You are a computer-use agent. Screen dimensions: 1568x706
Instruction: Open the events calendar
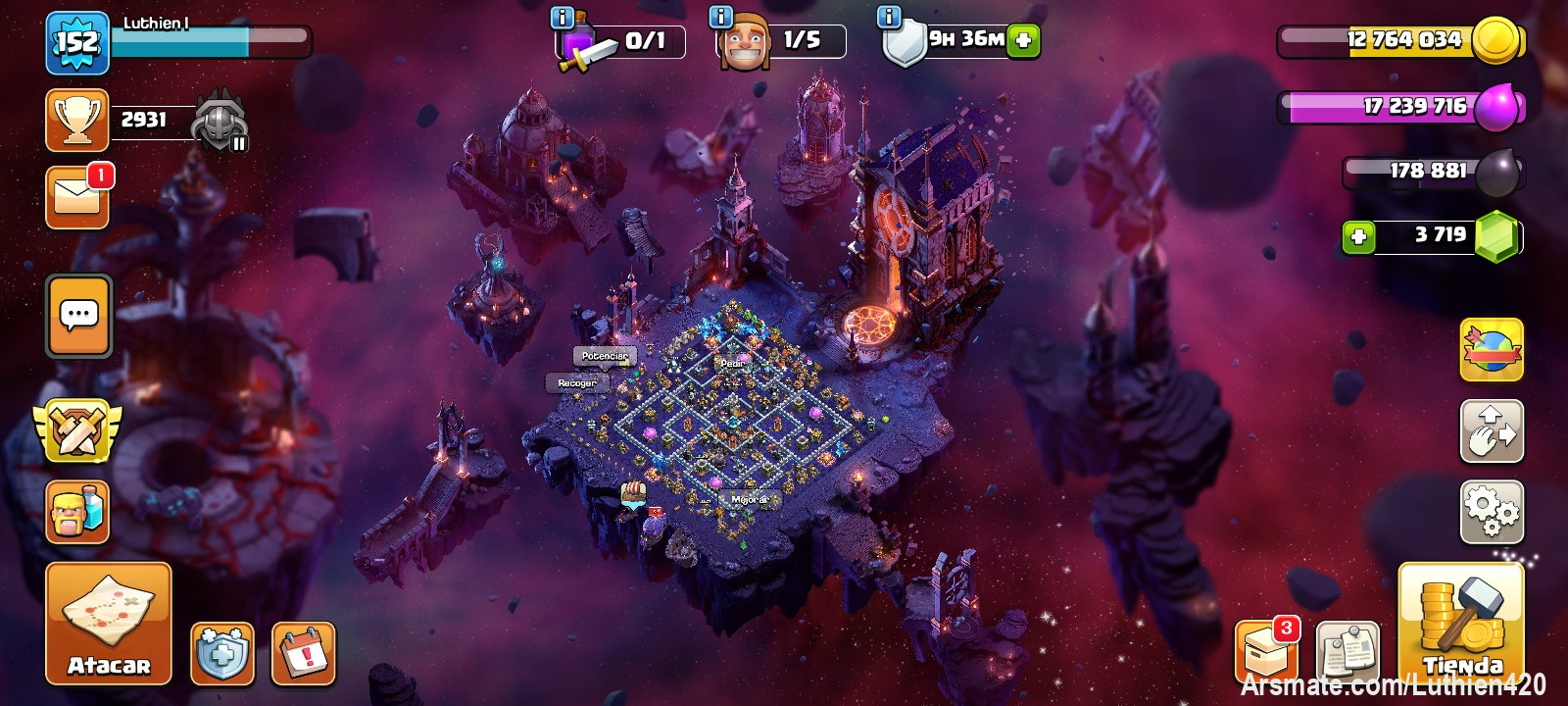click(303, 653)
